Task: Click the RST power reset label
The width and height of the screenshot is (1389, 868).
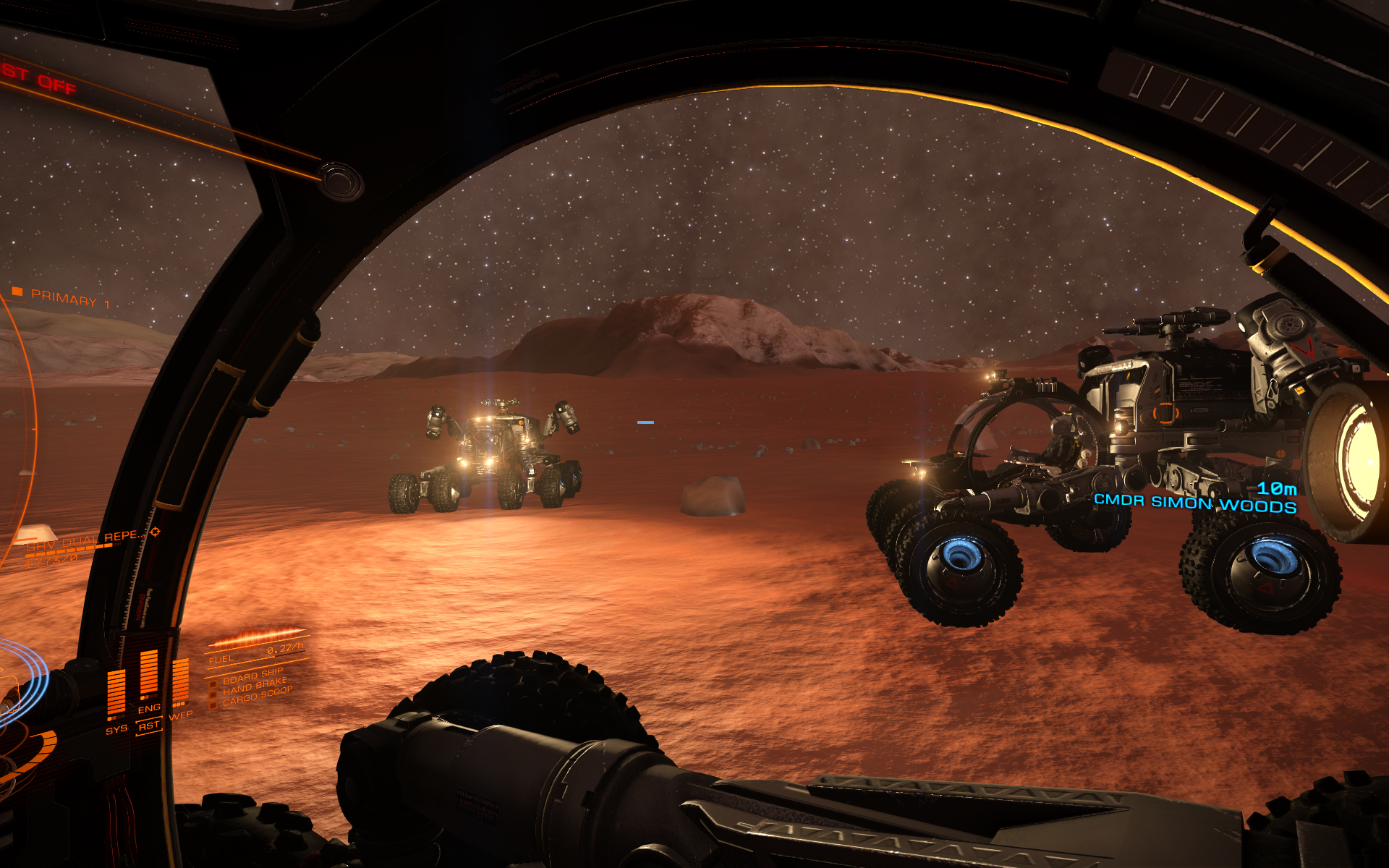Action: pos(149,726)
